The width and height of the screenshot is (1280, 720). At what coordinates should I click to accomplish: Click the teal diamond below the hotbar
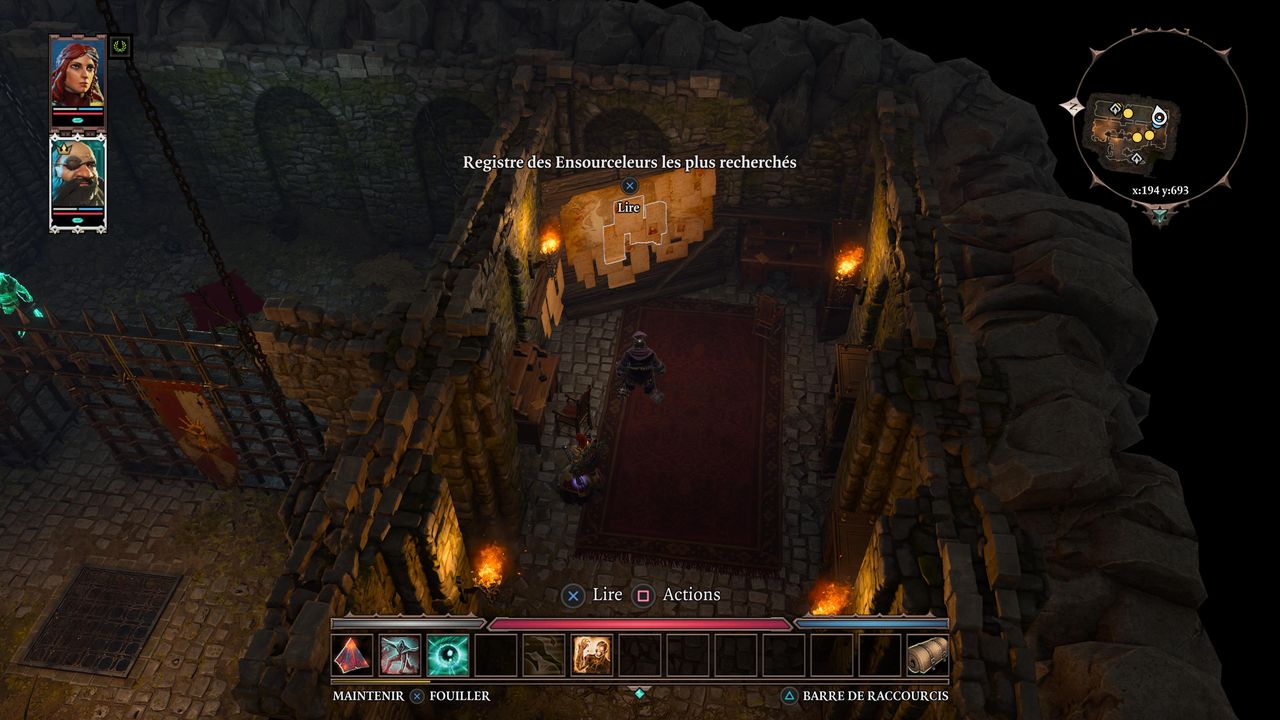tap(640, 692)
